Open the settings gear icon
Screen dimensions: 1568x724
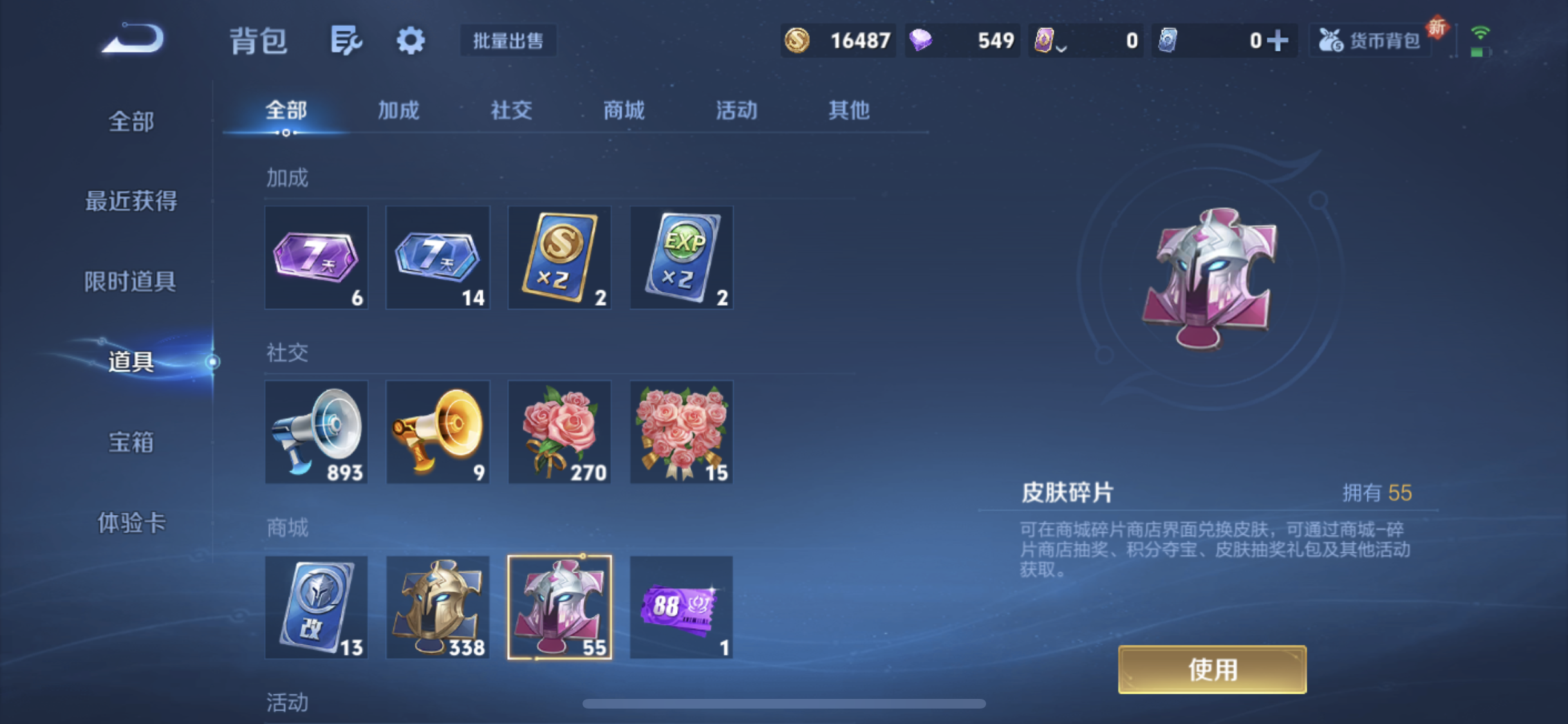coord(410,40)
